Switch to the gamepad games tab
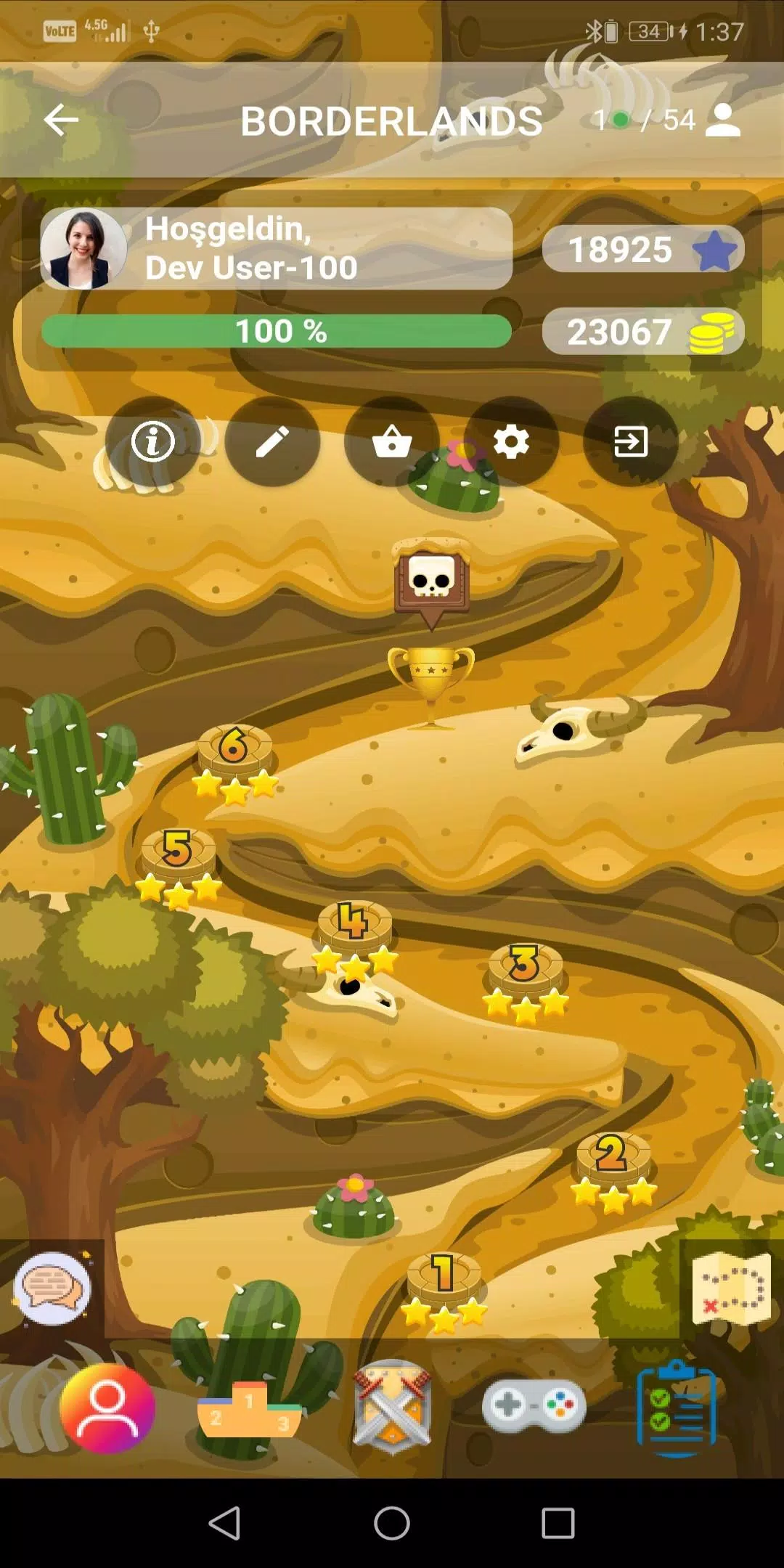The image size is (784, 1568). 534,1407
